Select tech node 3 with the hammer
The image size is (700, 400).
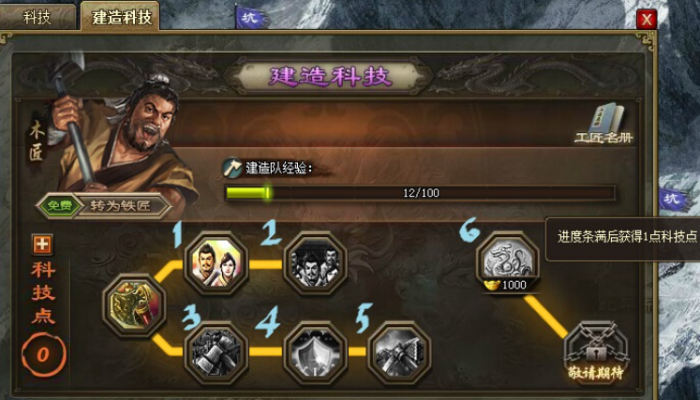(x=216, y=351)
